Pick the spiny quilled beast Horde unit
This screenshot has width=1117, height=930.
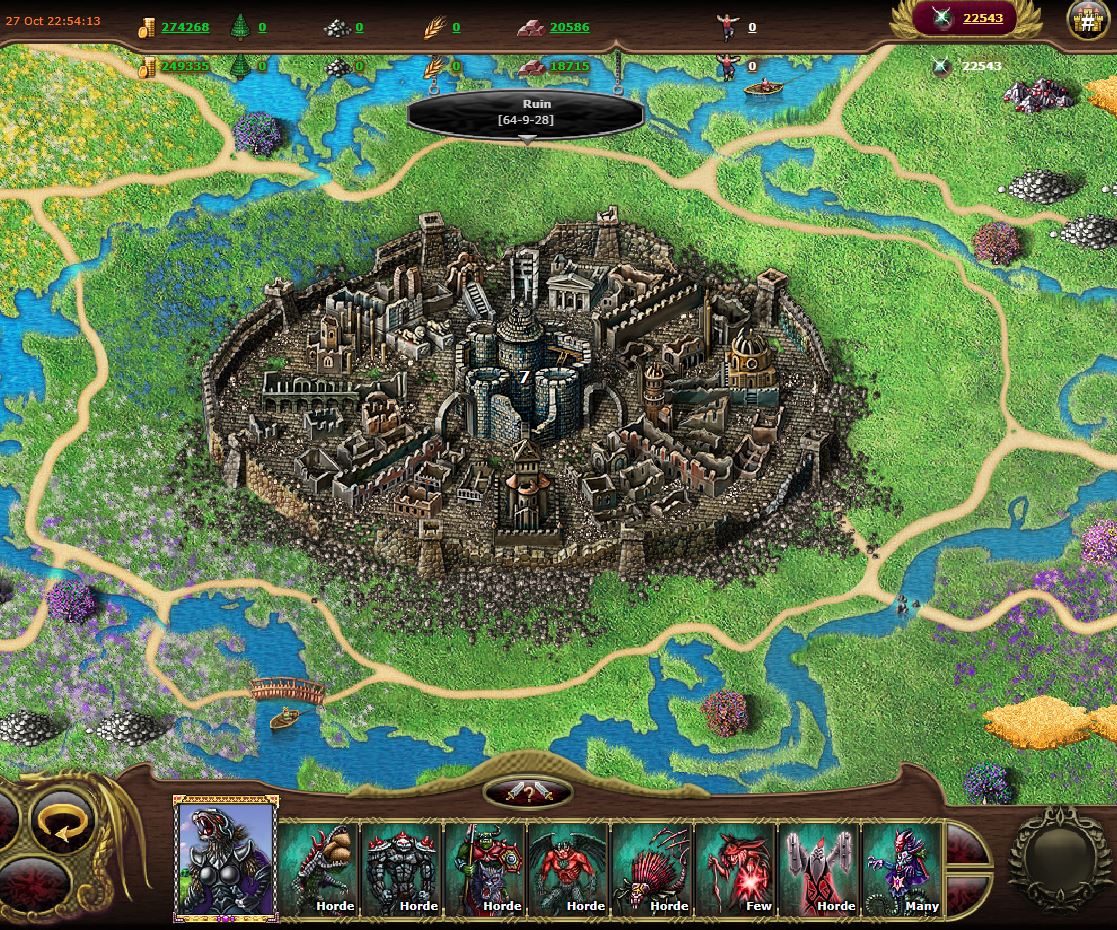pyautogui.click(x=652, y=868)
